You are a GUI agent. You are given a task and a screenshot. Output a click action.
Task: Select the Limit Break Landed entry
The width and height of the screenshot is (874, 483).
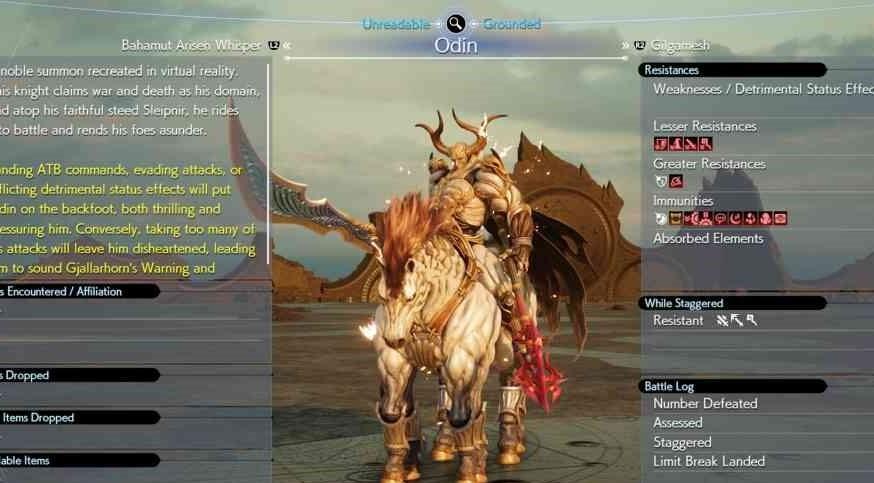coord(709,461)
